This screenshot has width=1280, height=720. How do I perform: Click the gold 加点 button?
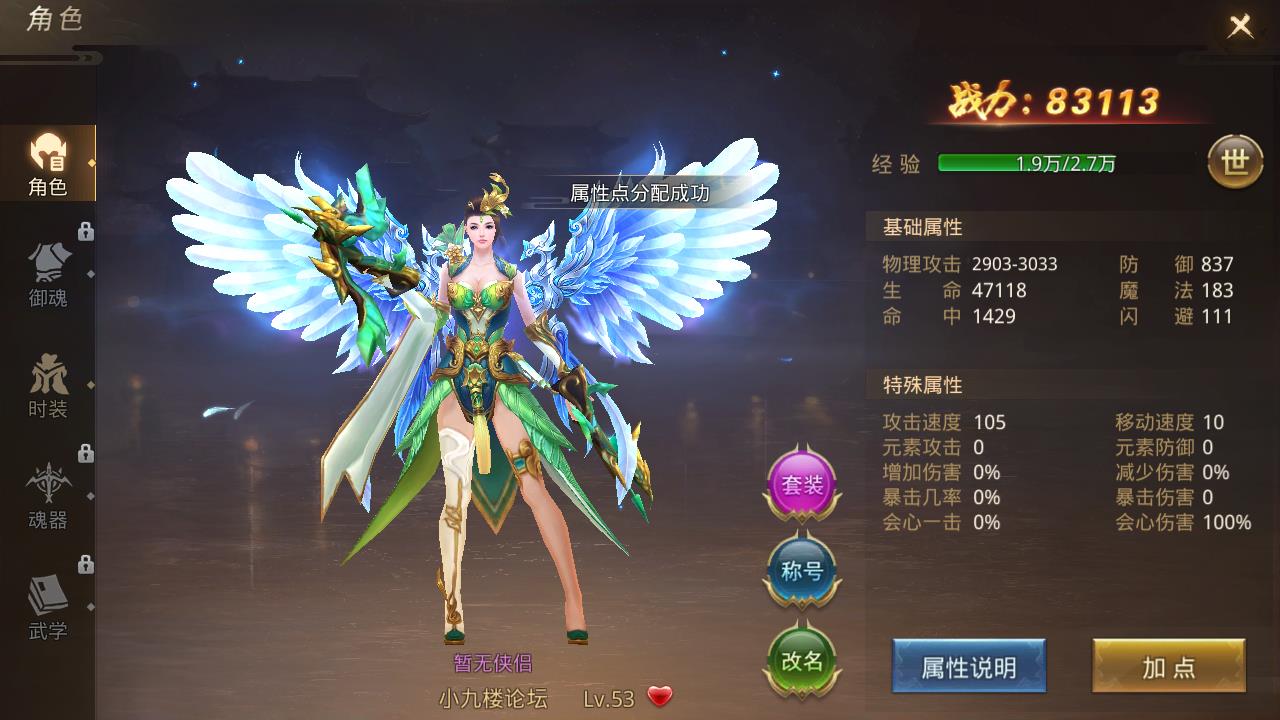(1168, 667)
